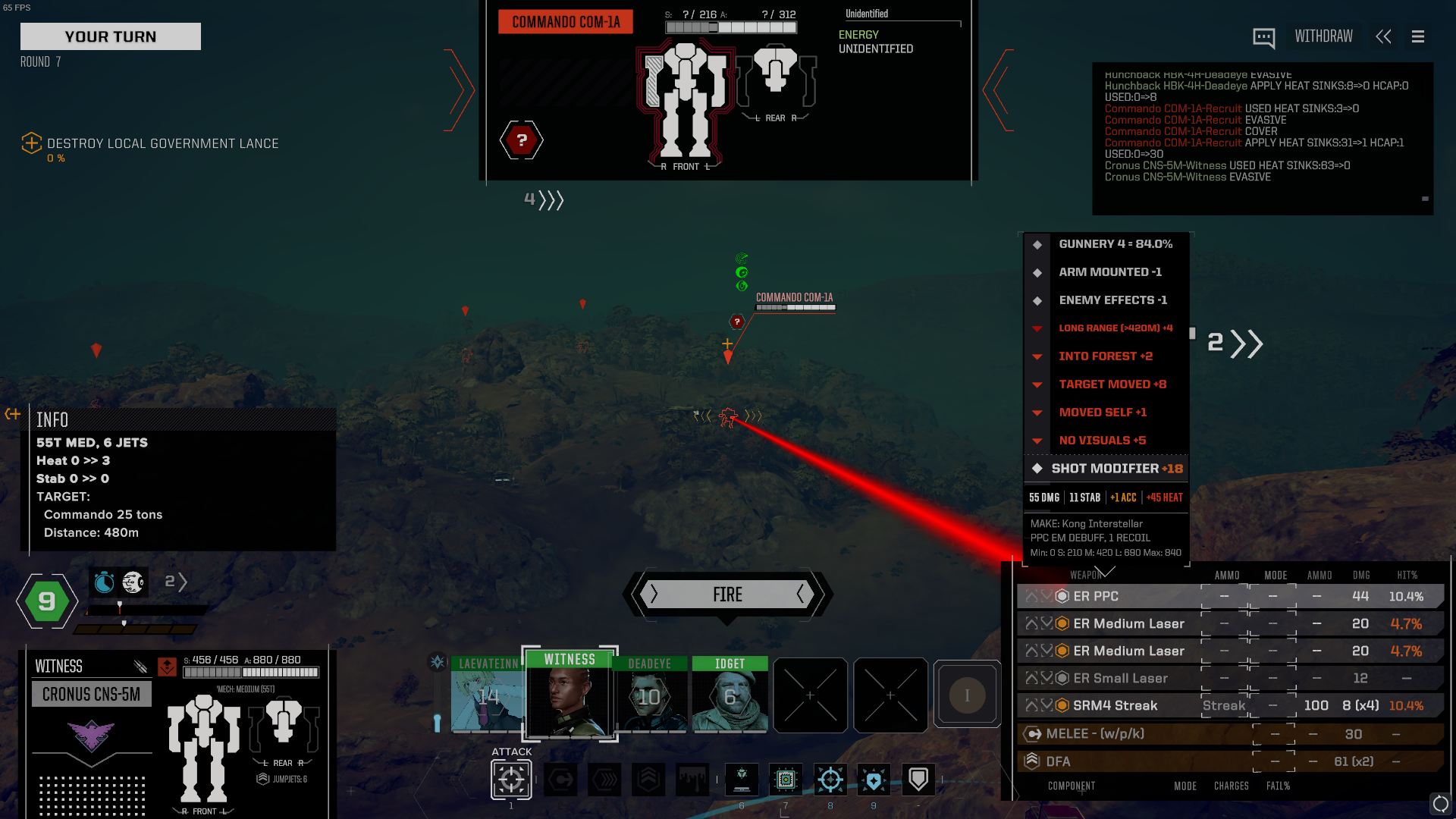
Task: Select the precision targeting ability in slot 8
Action: [830, 780]
